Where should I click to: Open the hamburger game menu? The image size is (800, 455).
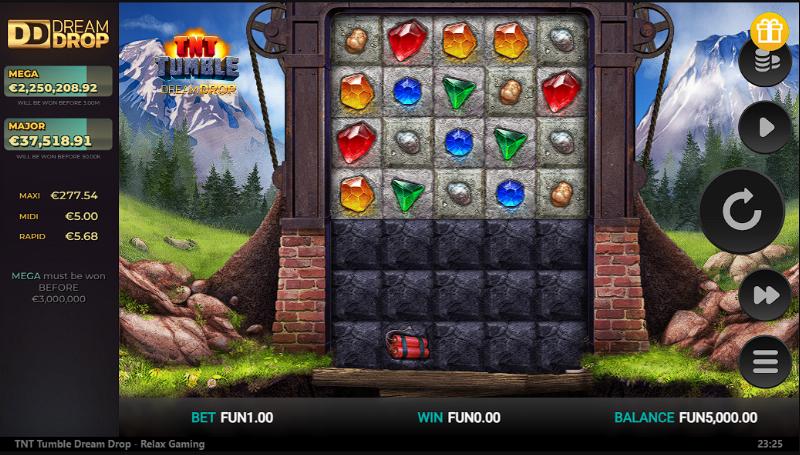click(x=765, y=361)
